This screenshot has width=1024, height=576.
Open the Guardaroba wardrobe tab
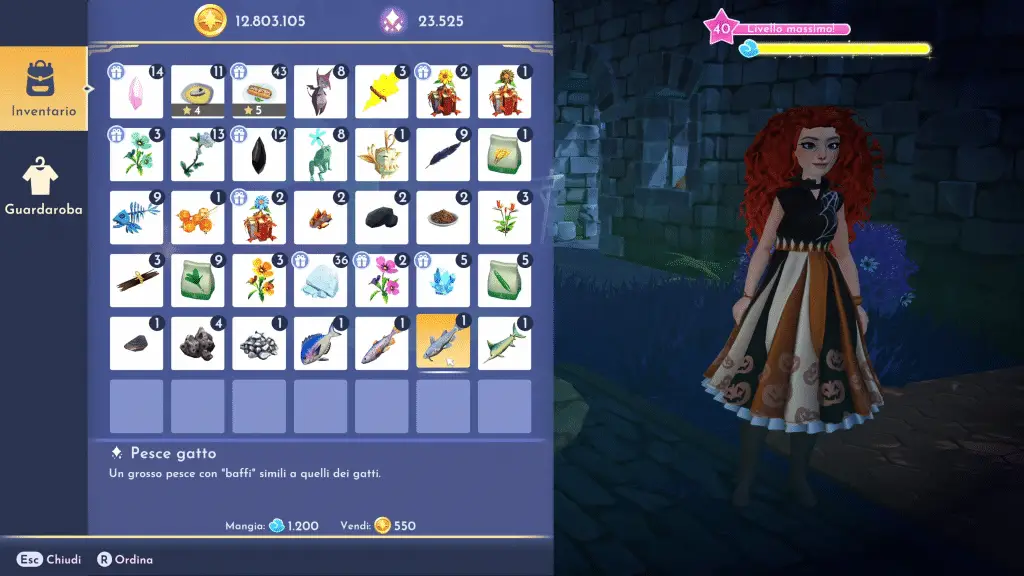(x=43, y=188)
